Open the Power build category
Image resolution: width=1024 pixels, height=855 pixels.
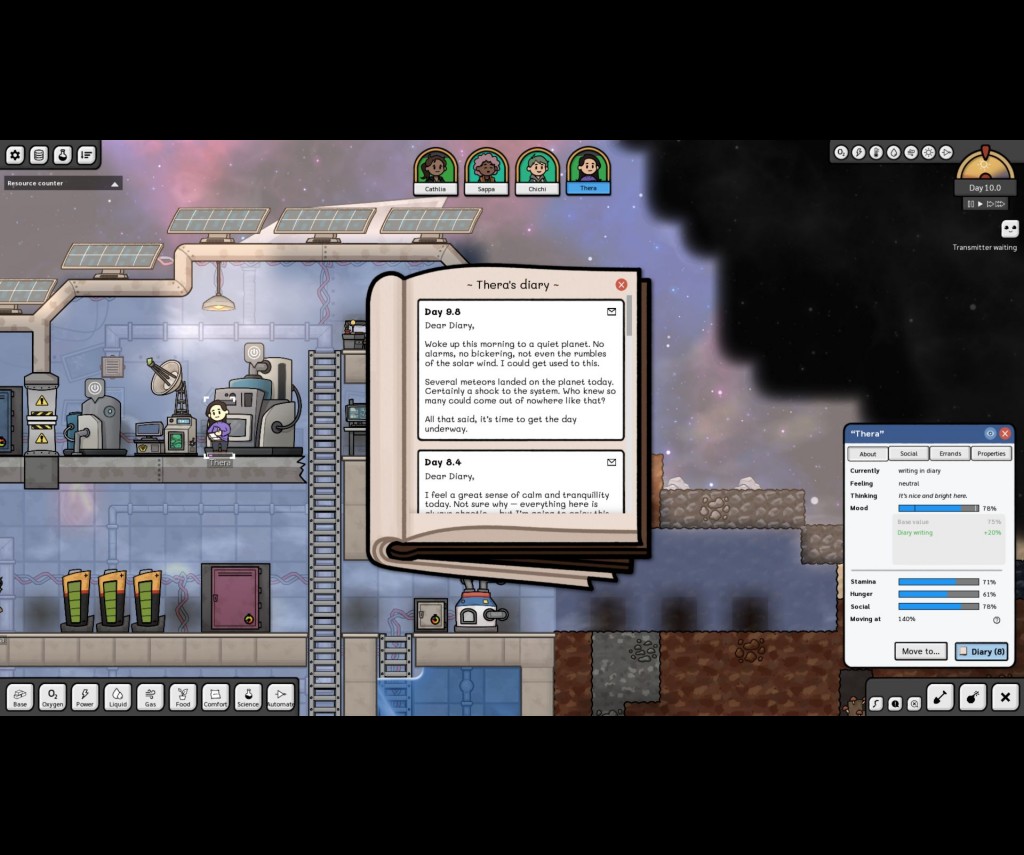(85, 697)
